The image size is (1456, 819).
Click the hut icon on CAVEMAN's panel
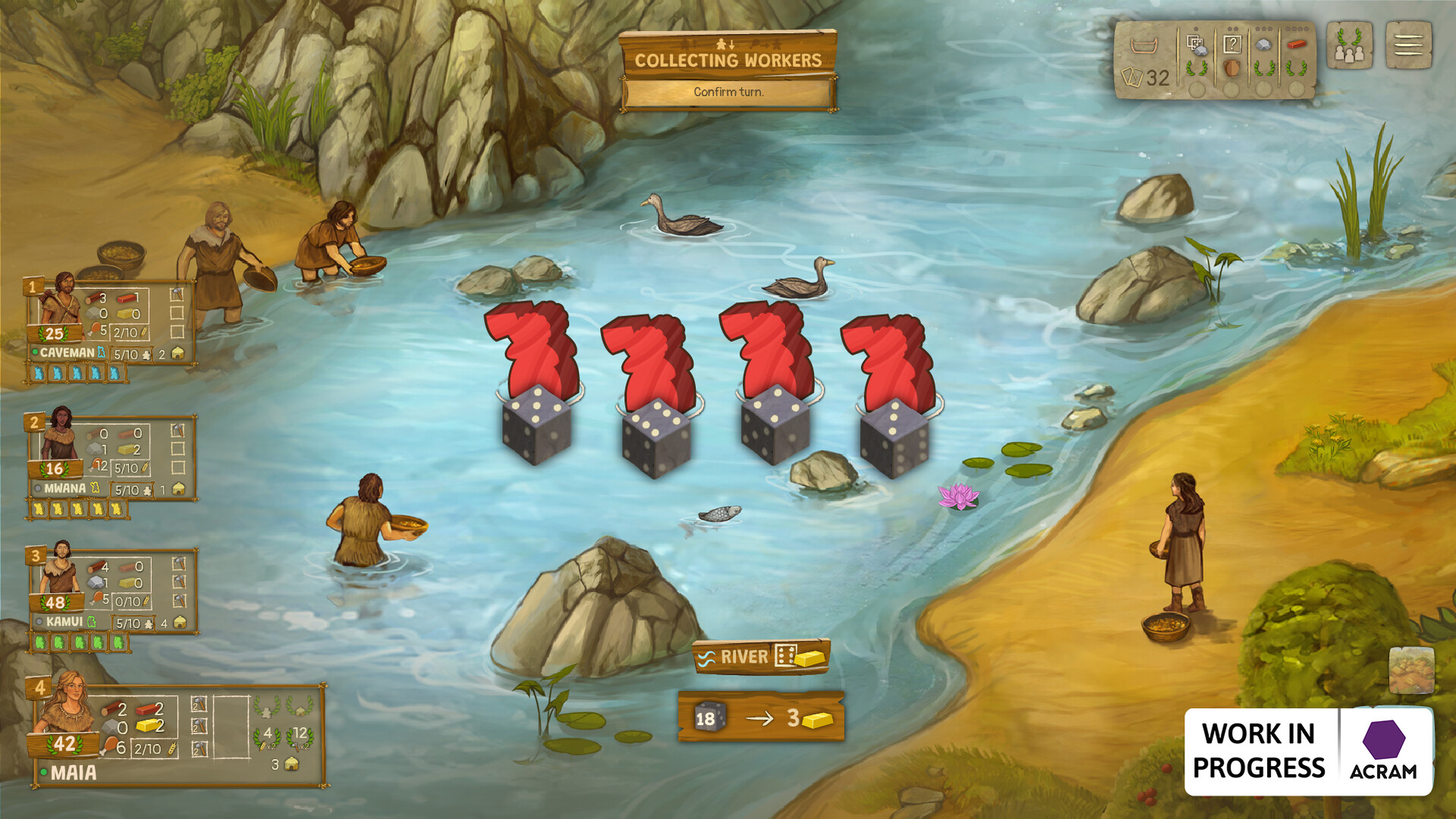[178, 353]
